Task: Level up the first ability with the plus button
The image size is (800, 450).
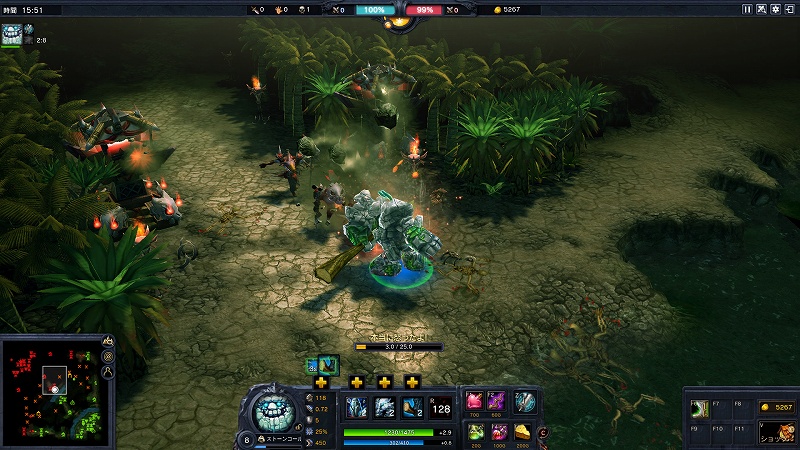Action: point(321,382)
